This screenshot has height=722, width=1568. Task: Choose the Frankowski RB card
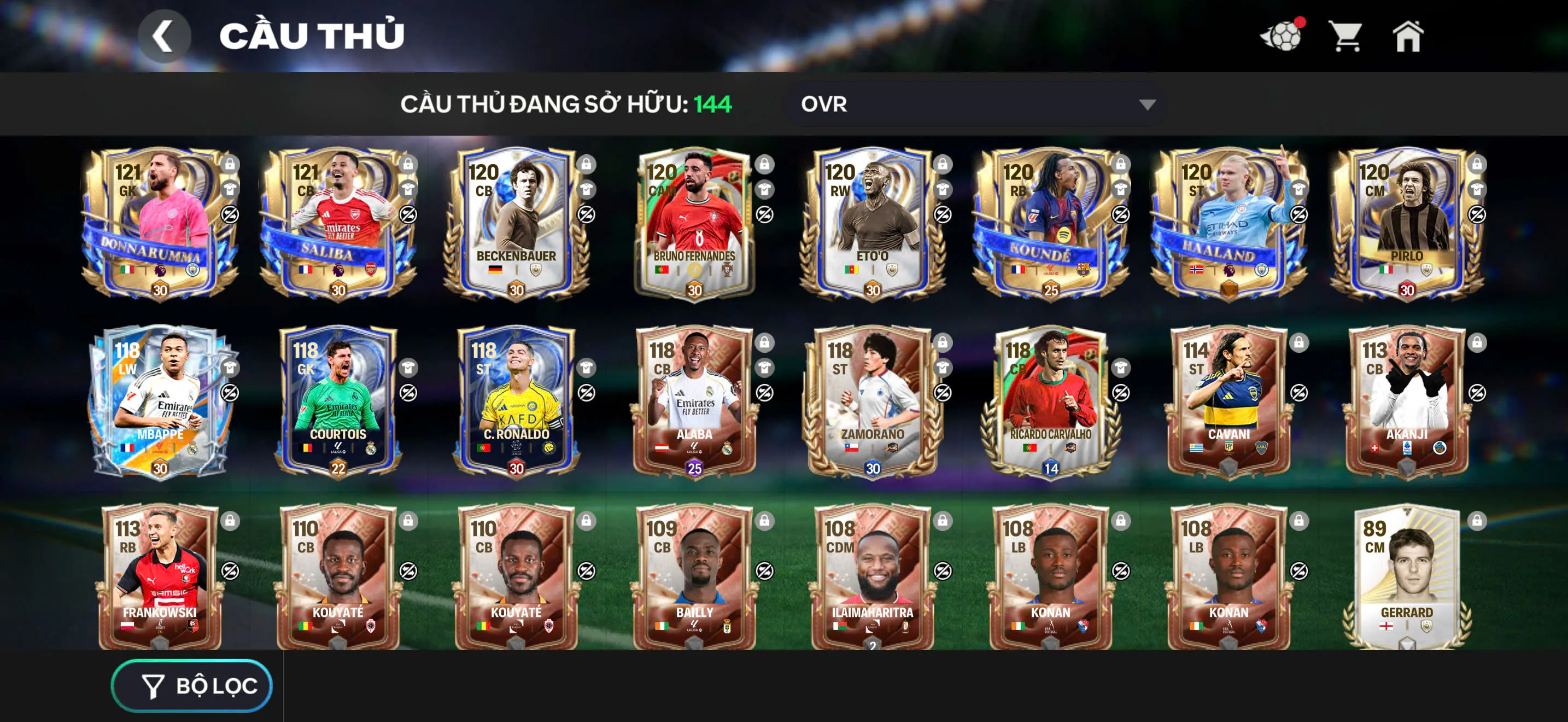(160, 578)
